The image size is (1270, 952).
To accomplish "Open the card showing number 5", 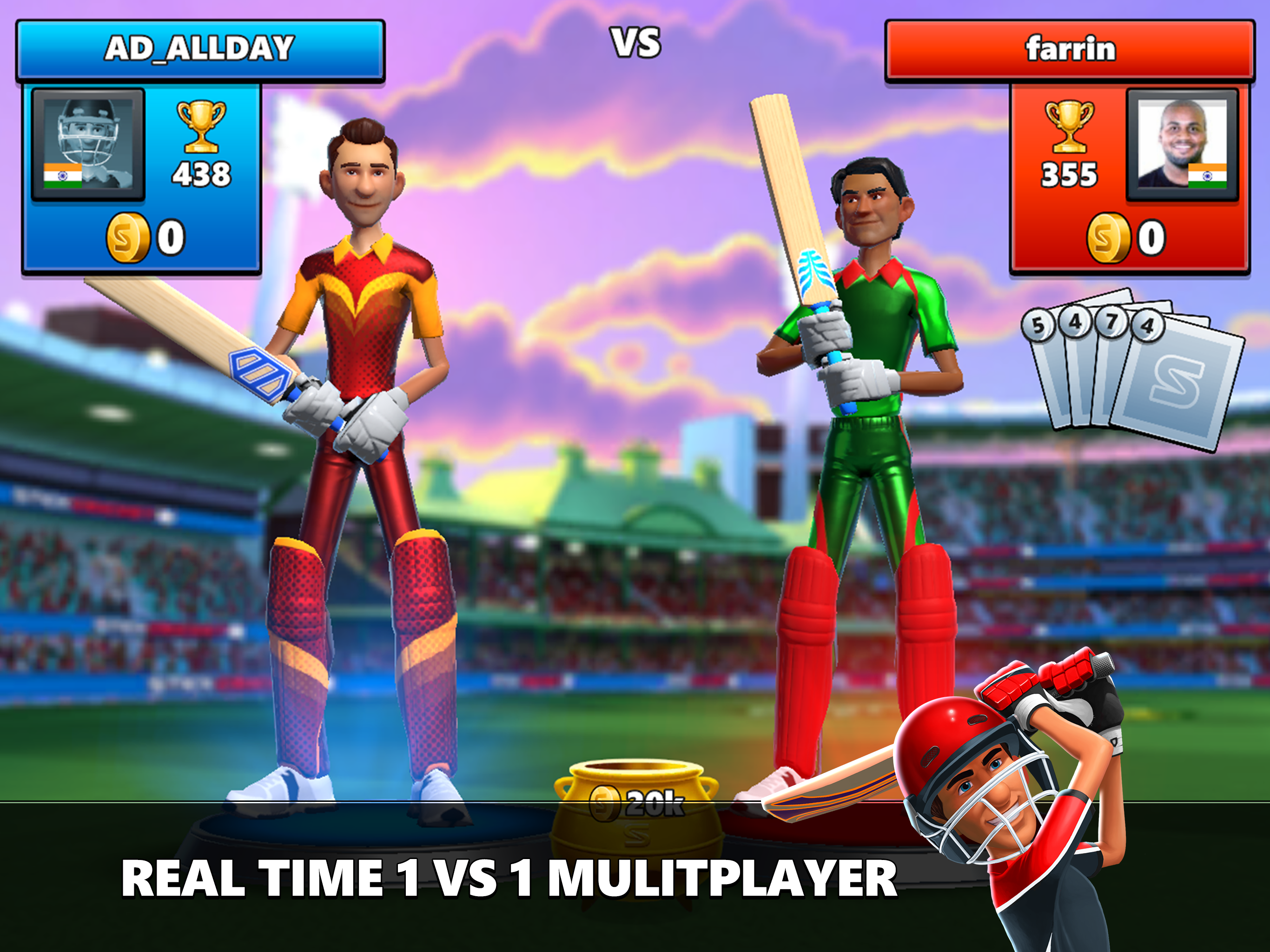I will [x=1038, y=325].
